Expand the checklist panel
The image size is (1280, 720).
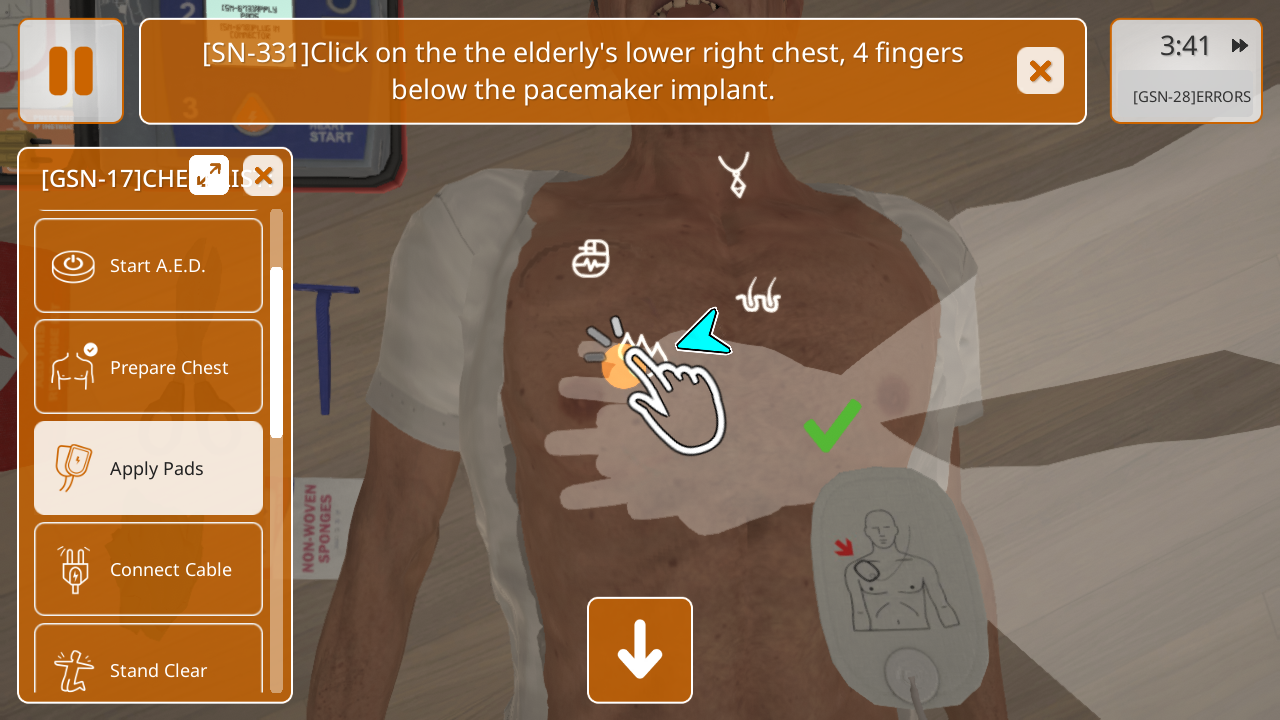(x=209, y=175)
